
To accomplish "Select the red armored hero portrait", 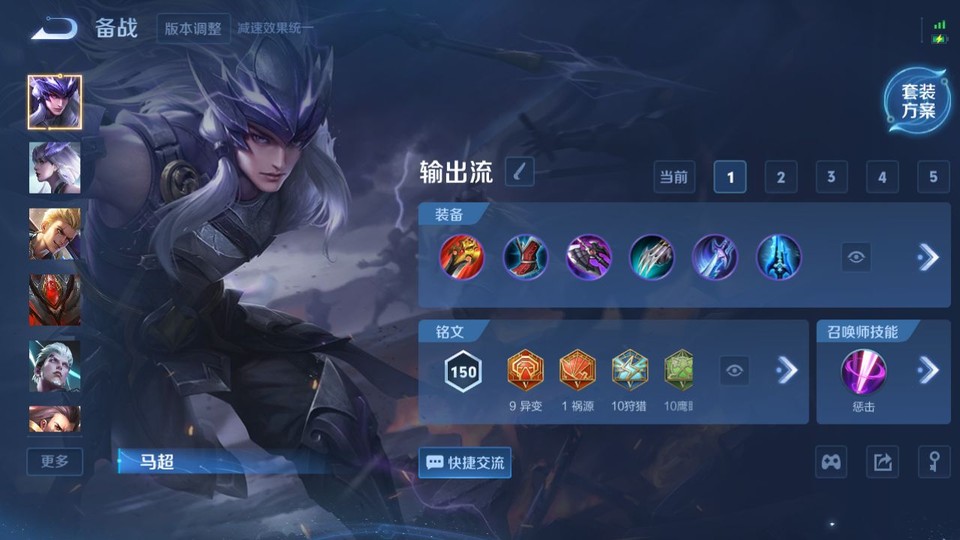I will (x=55, y=300).
